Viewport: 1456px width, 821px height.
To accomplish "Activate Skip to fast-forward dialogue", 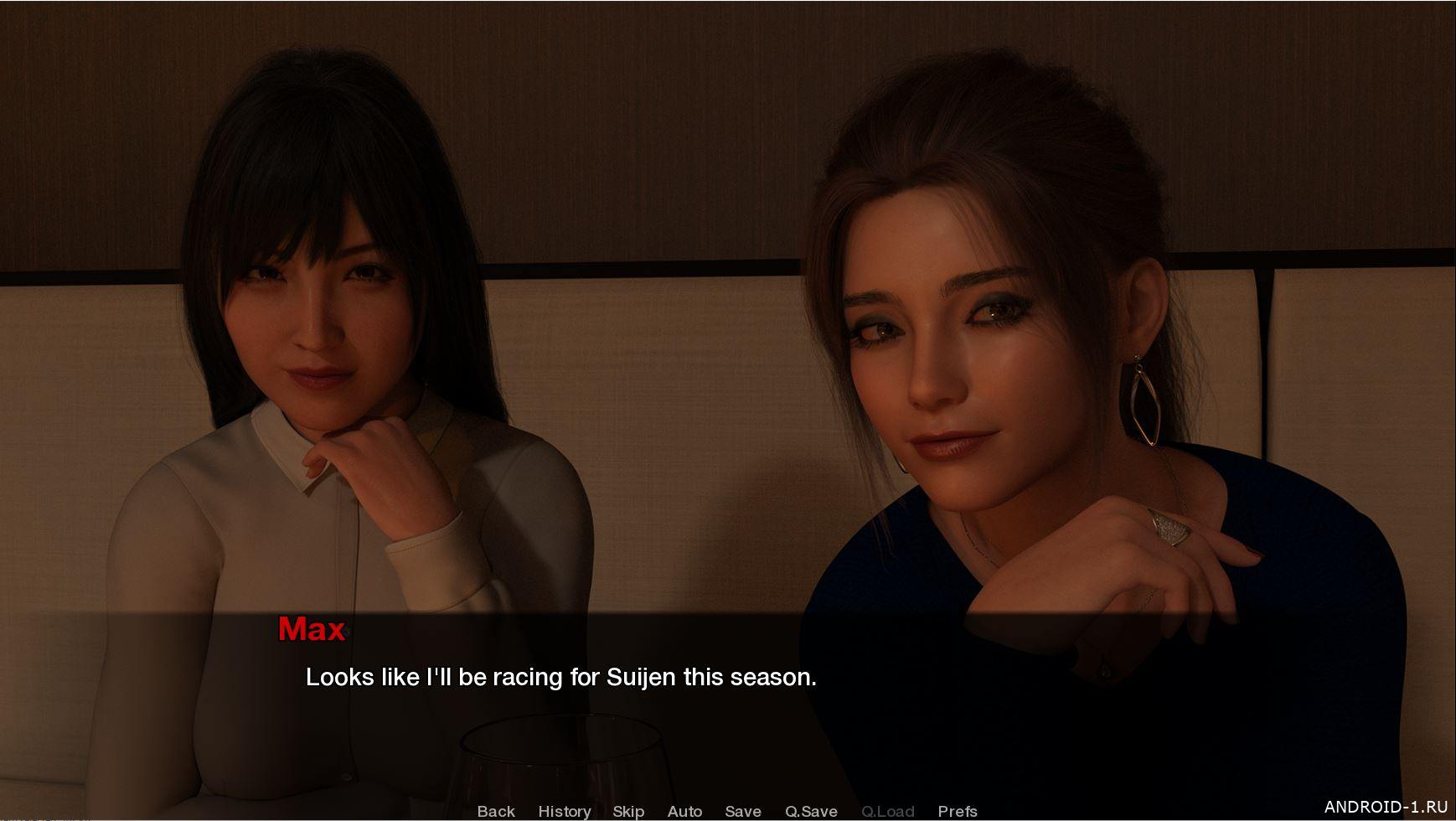I will 628,811.
